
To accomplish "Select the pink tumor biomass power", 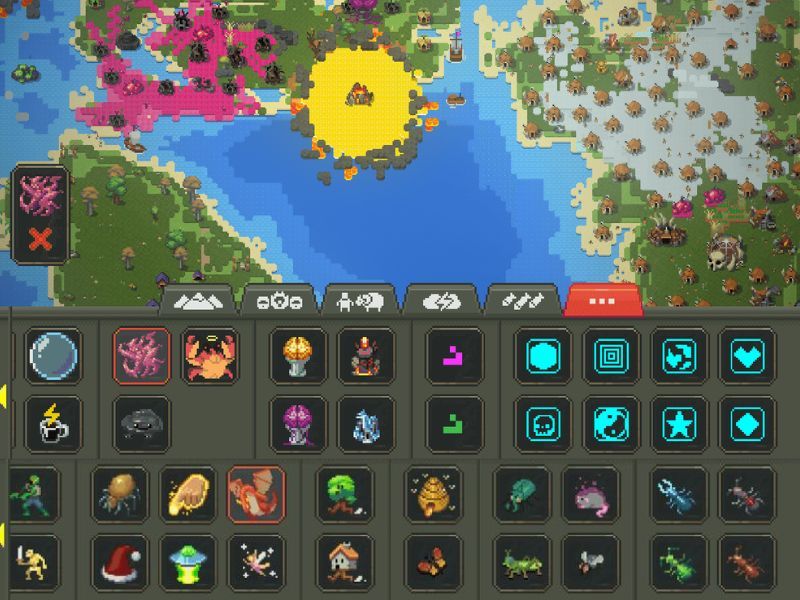I will [141, 356].
